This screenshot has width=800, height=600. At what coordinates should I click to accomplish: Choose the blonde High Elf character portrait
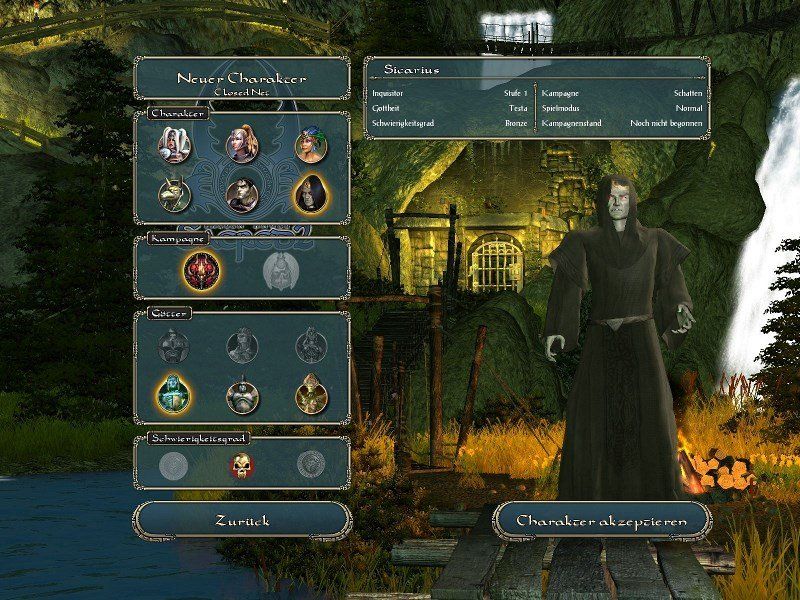pyautogui.click(x=242, y=144)
